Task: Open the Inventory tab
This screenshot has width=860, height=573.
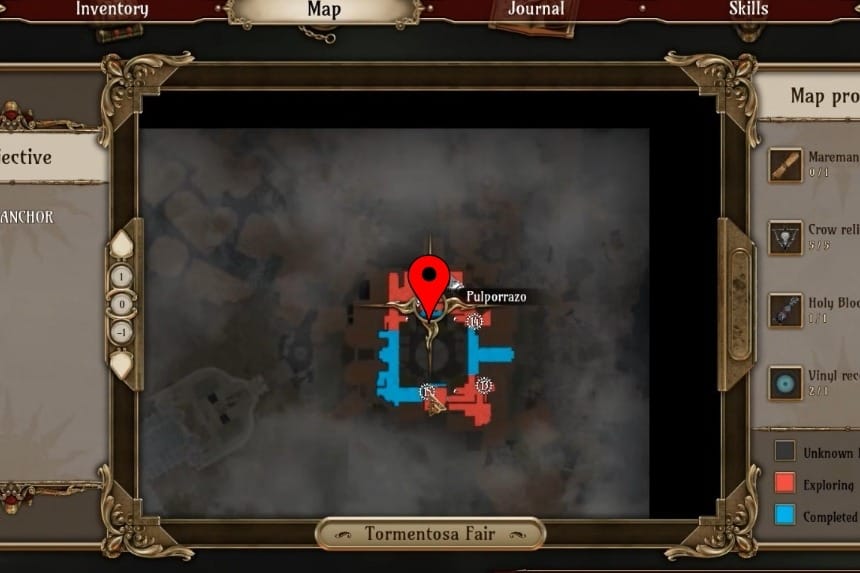Action: coord(112,9)
